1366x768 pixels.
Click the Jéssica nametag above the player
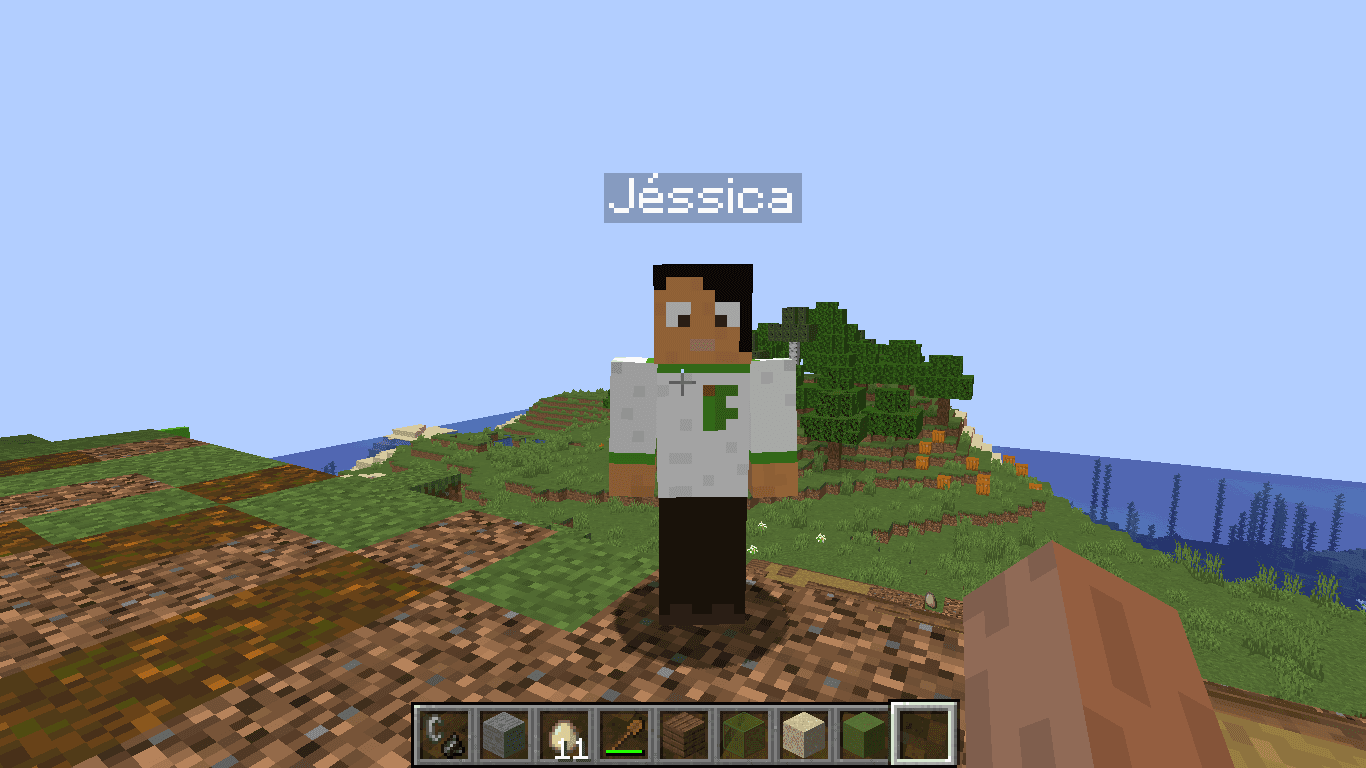click(x=703, y=197)
